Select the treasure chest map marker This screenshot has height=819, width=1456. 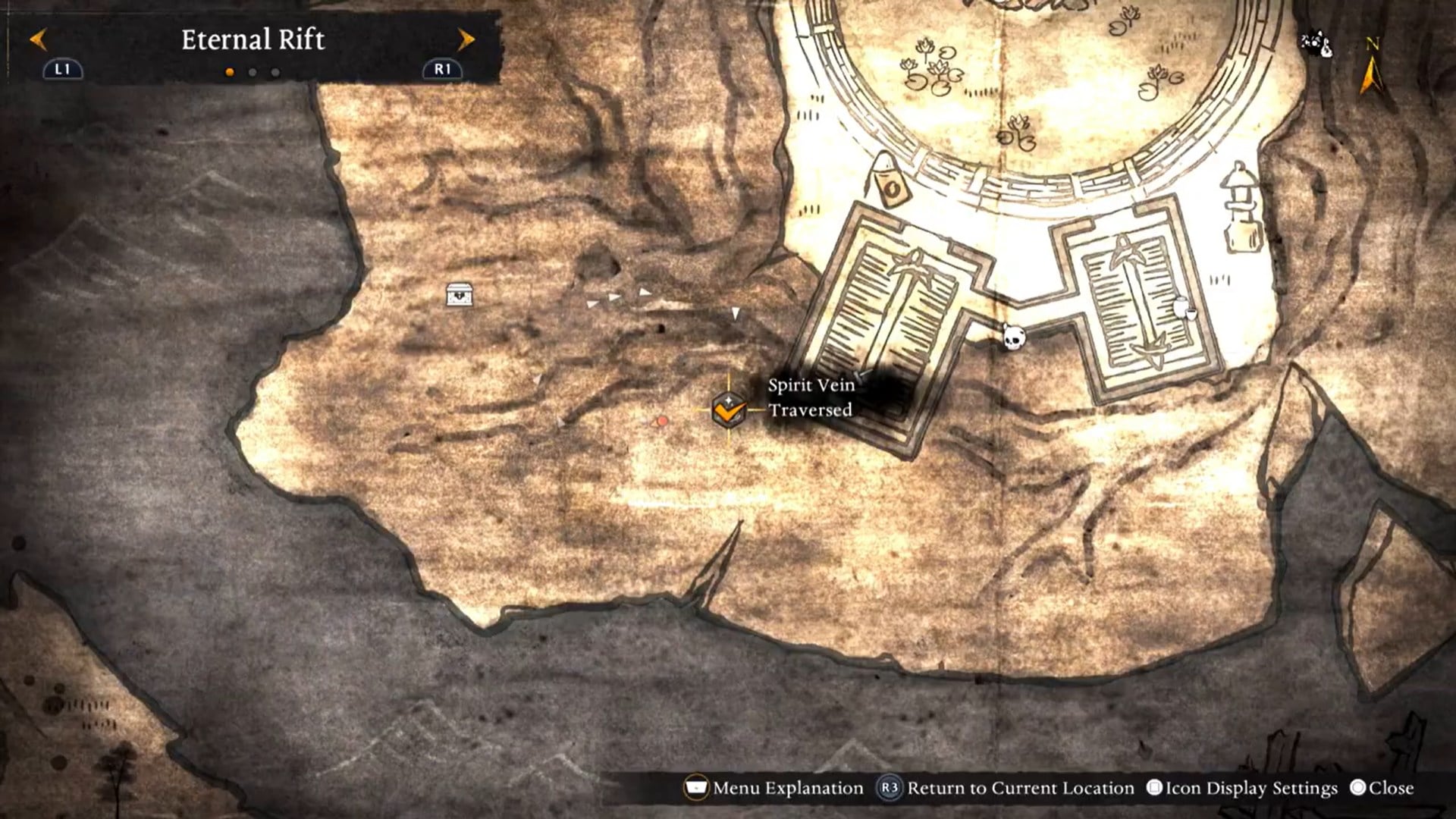tap(459, 294)
